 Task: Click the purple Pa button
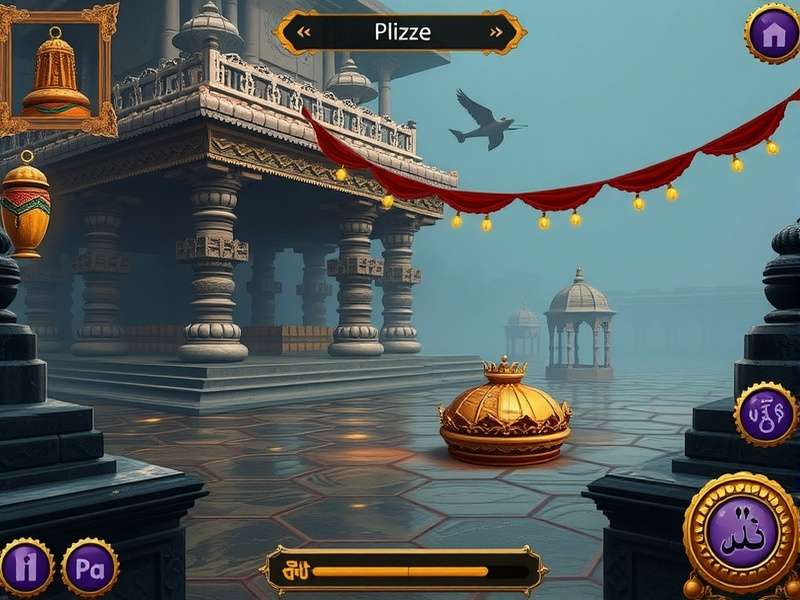[x=90, y=567]
